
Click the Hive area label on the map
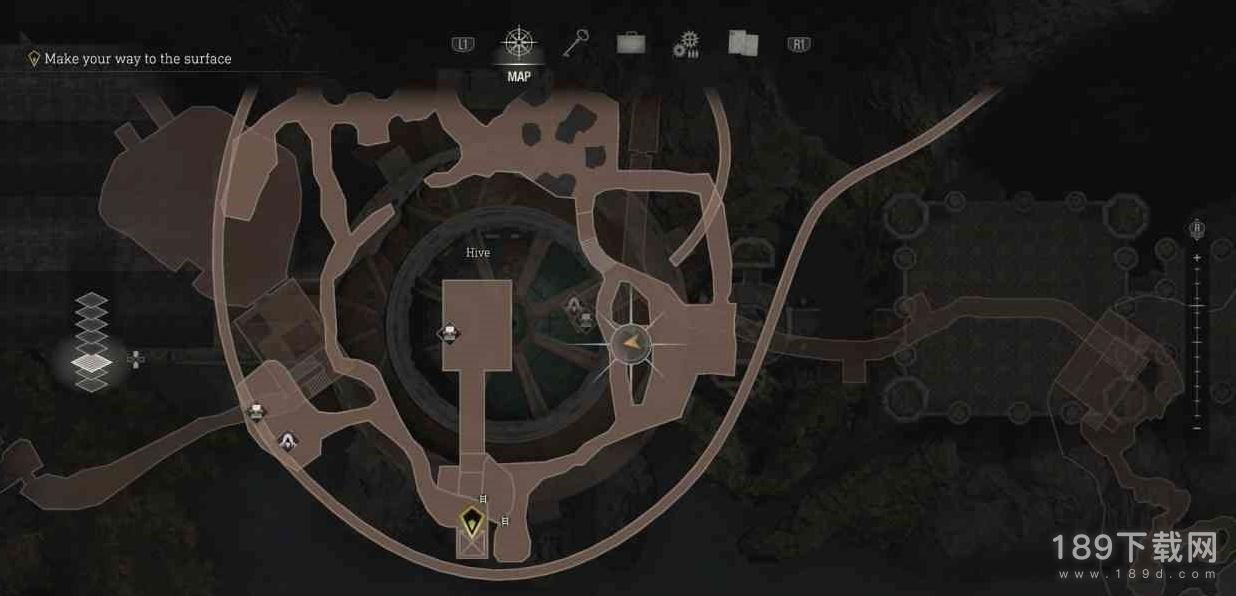(478, 253)
